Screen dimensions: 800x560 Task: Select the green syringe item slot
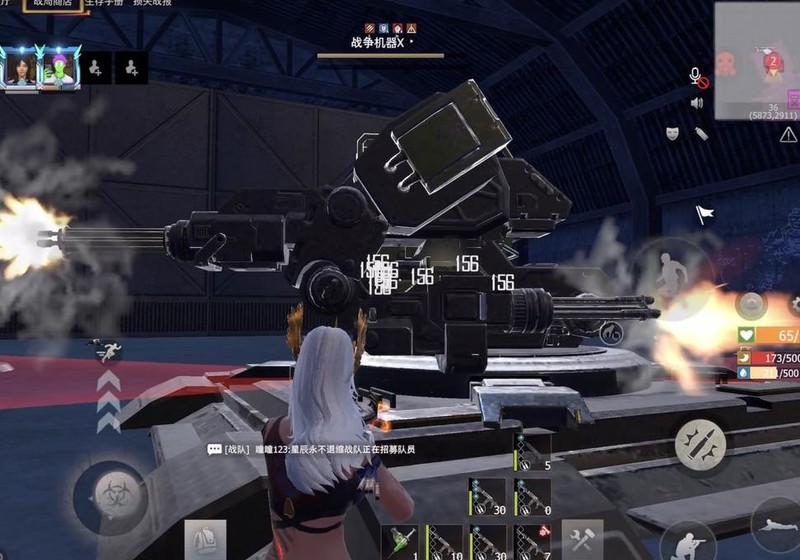tap(400, 541)
